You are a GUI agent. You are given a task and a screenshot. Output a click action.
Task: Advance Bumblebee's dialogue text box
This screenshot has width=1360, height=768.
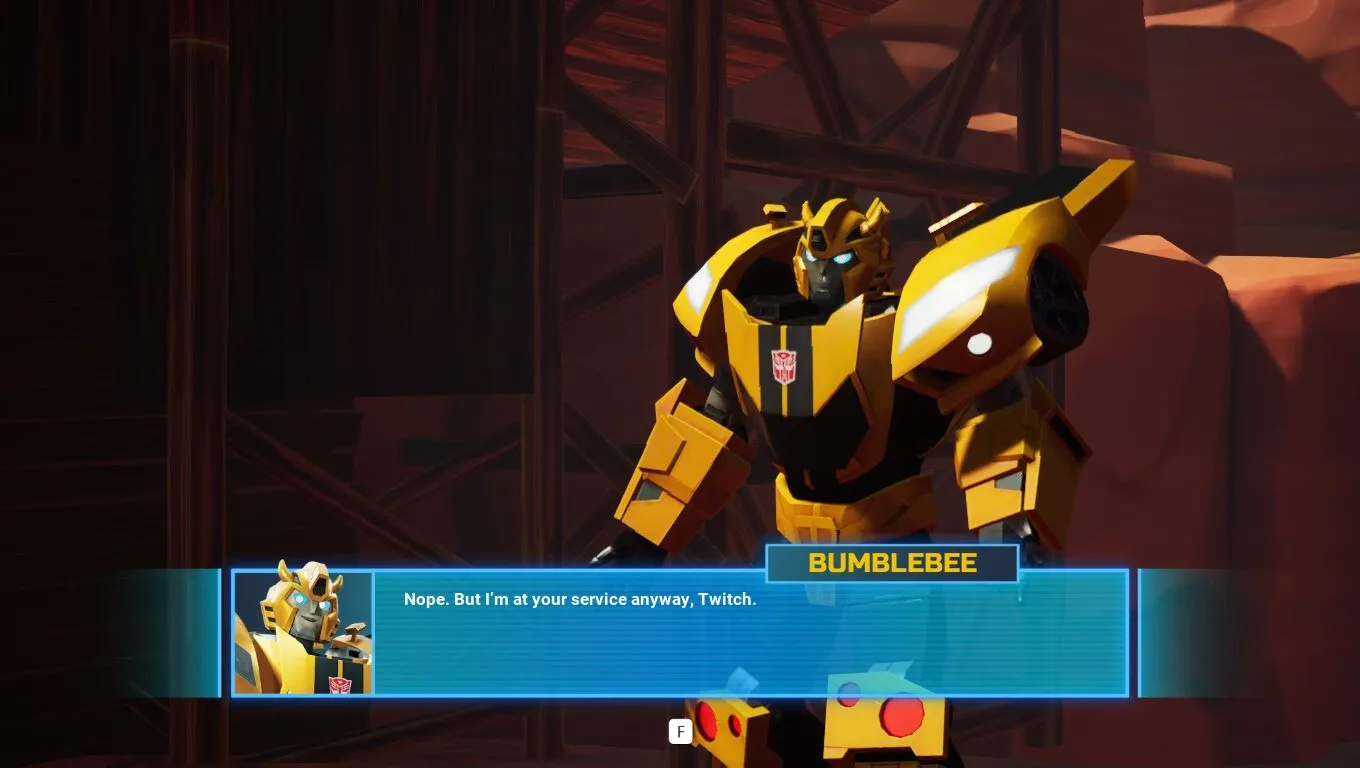click(680, 732)
